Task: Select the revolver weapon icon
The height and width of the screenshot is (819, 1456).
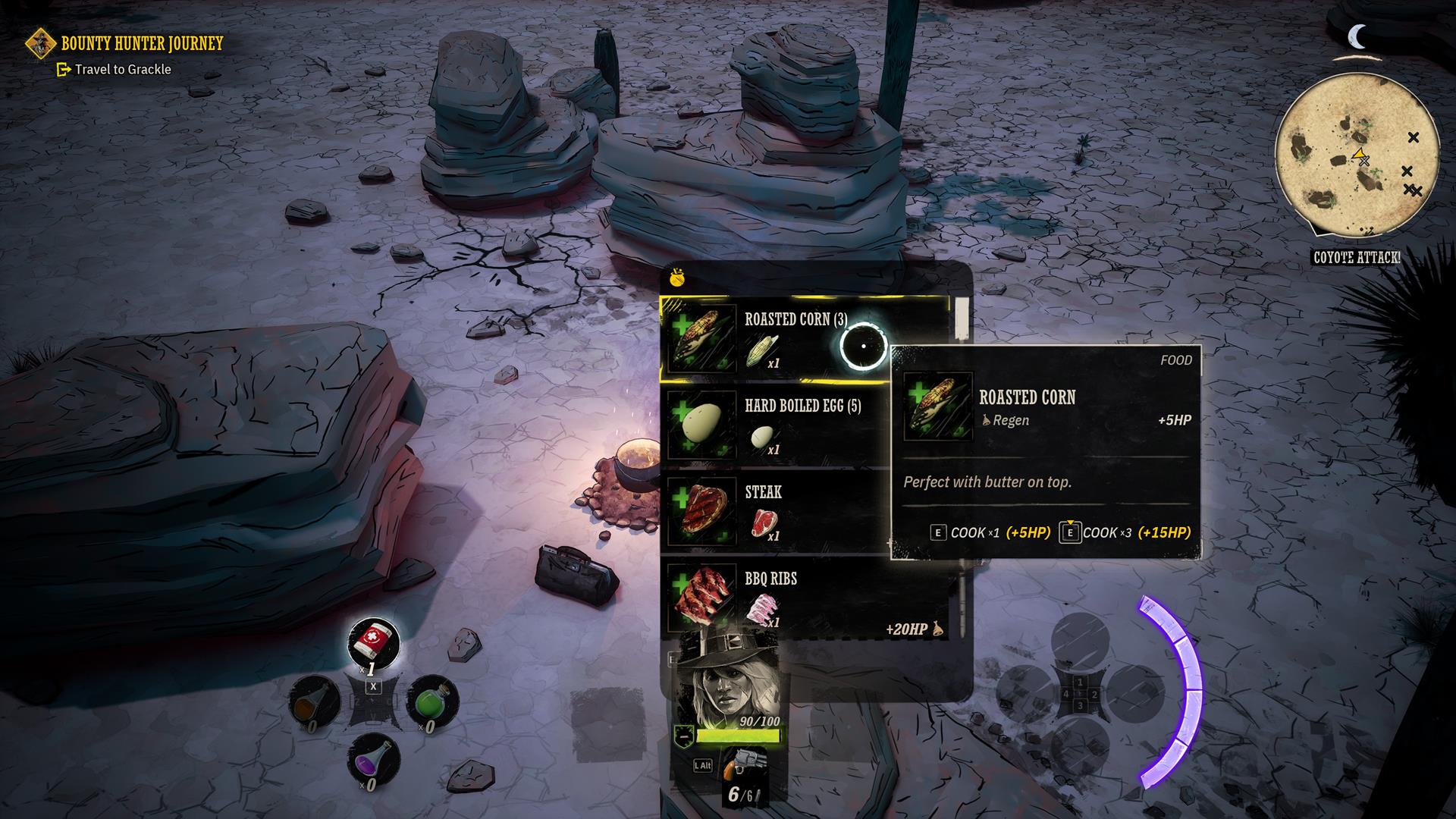Action: [x=742, y=764]
